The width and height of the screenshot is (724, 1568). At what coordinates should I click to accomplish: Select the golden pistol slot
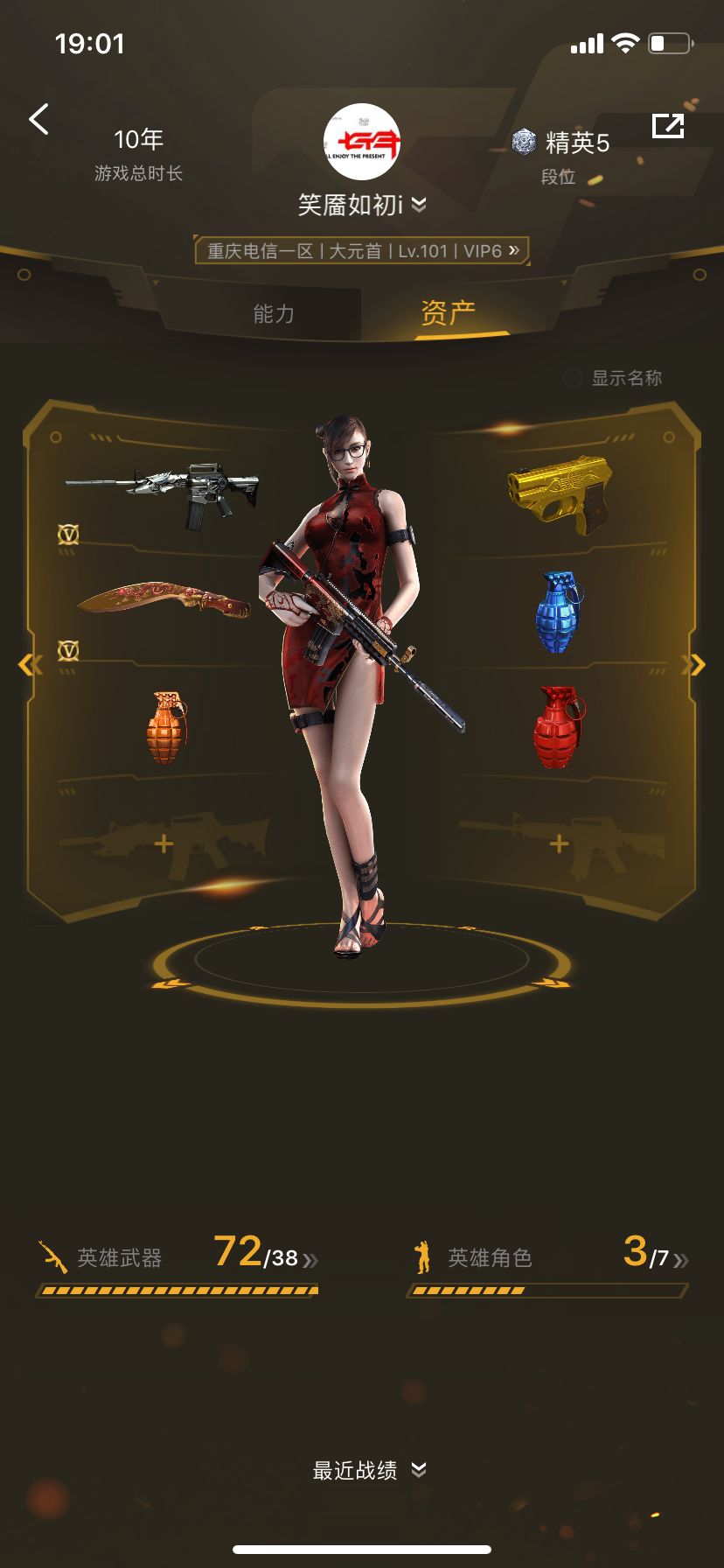(x=560, y=488)
